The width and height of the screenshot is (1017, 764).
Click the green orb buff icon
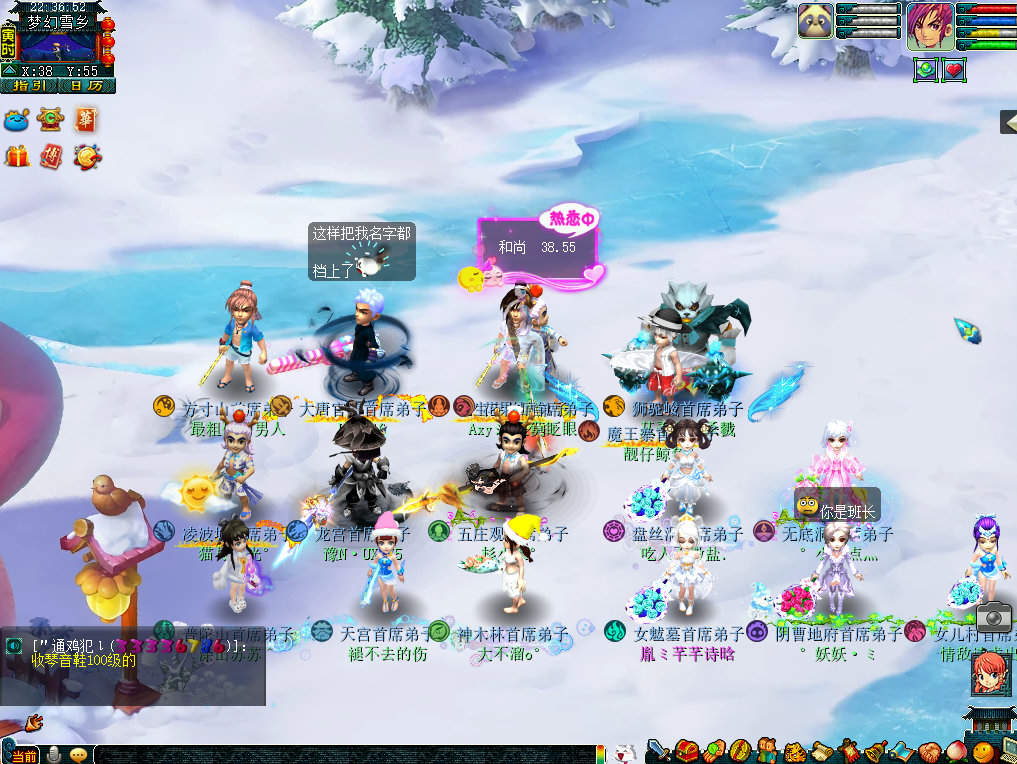pyautogui.click(x=925, y=70)
